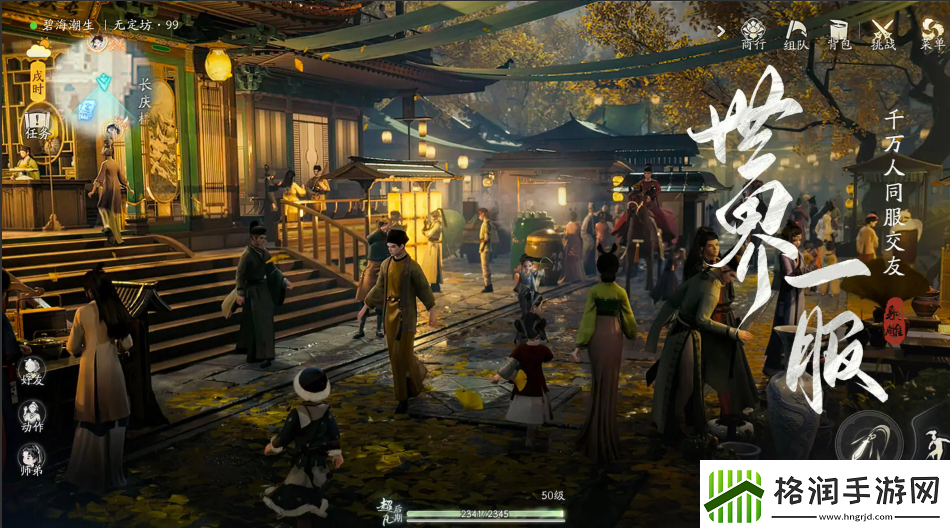Image resolution: width=950 pixels, height=528 pixels.
Task: Tap the running figure sprint button
Action: 935,441
